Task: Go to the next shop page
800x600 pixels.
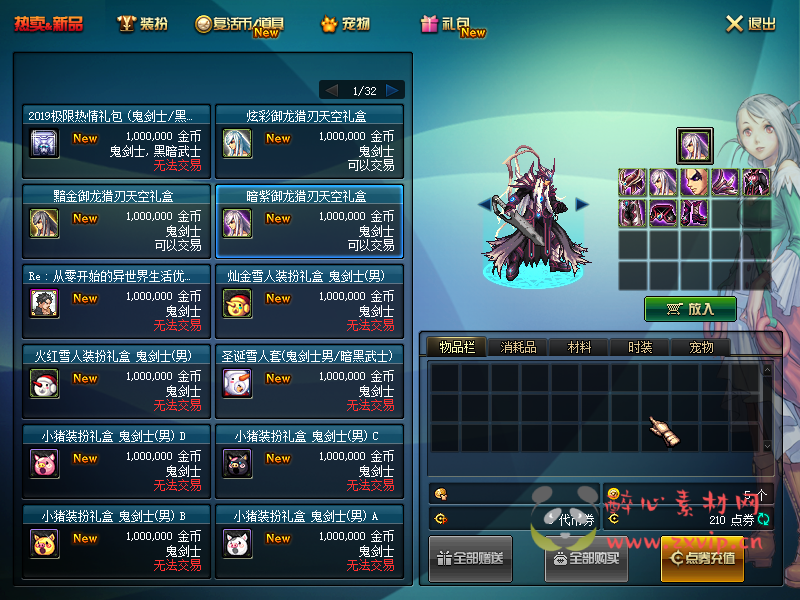Action: (394, 90)
